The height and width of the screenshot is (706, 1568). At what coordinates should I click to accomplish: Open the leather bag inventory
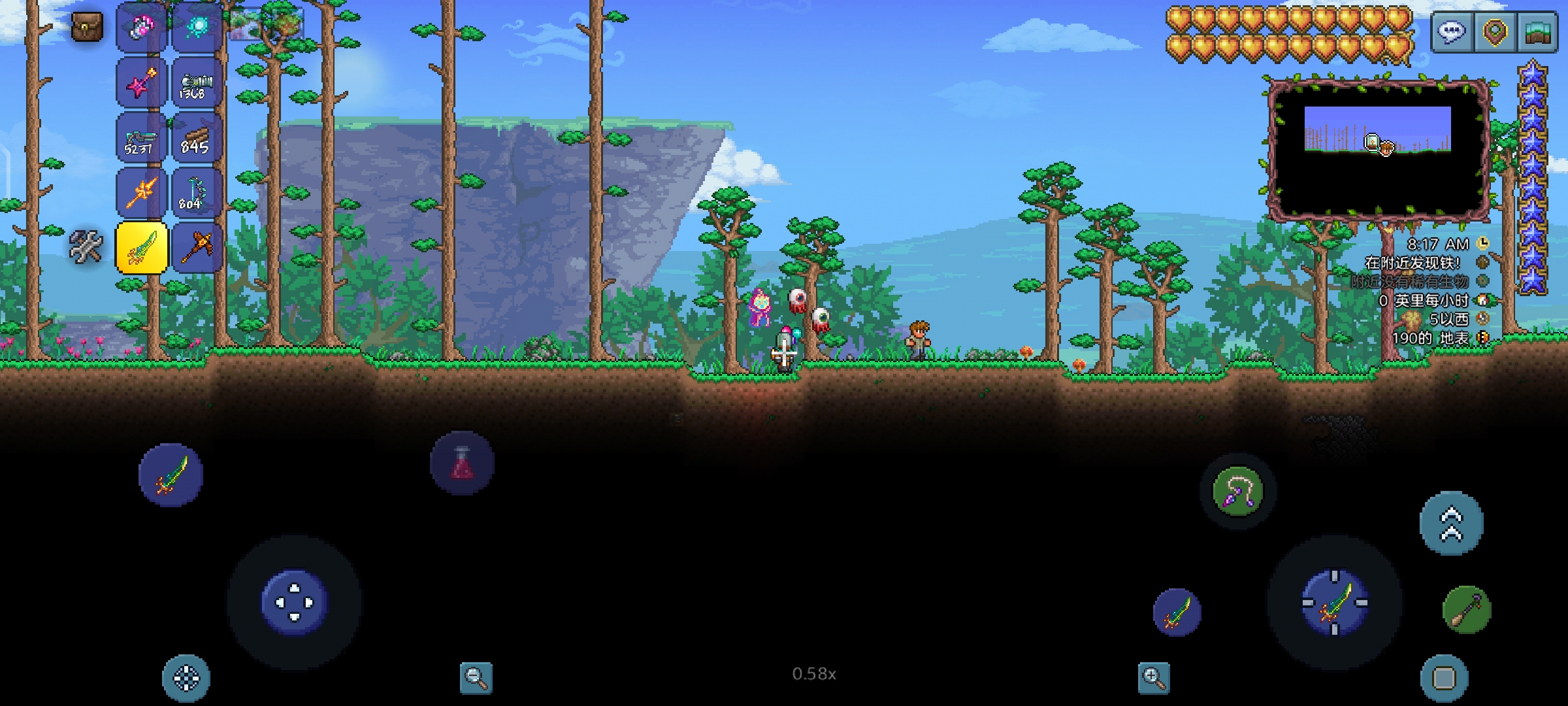pos(87,27)
